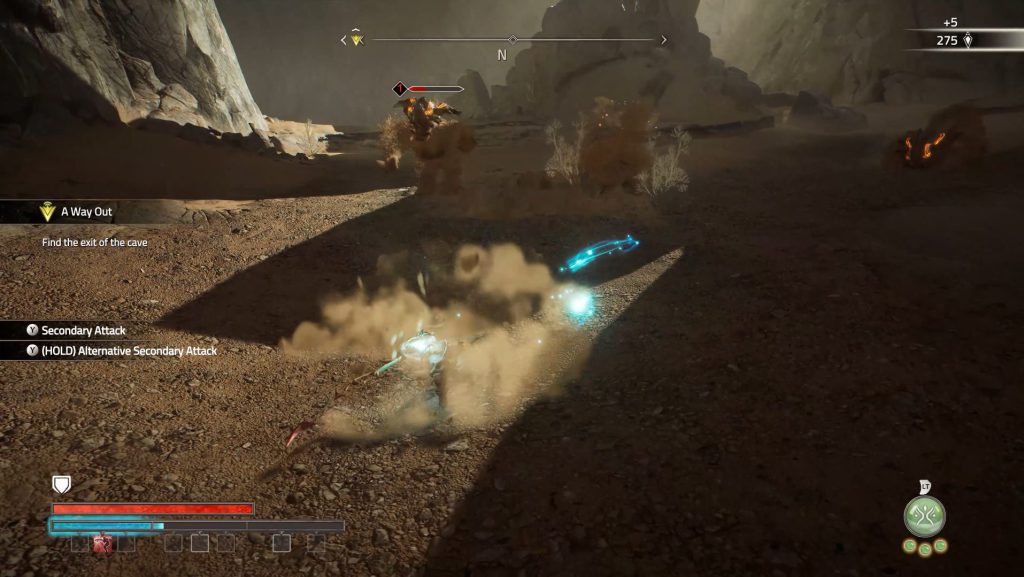1024x577 pixels.
Task: Select the A Way Out quest tracker
Action: [85, 212]
